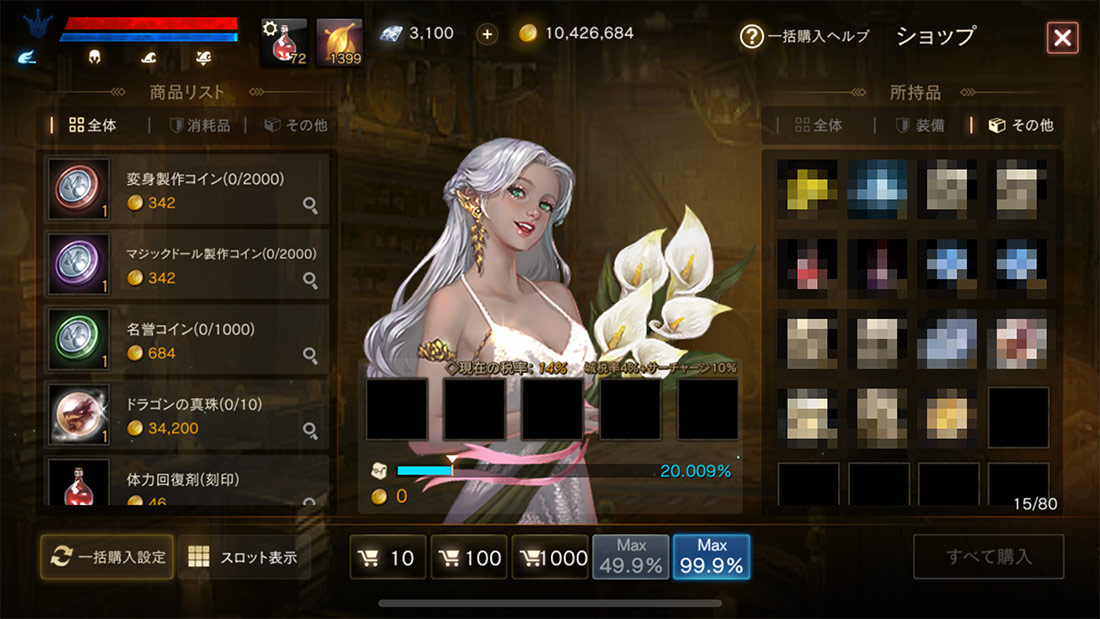The image size is (1100, 619).
Task: Set weight limit to Max 99.9%
Action: 711,557
